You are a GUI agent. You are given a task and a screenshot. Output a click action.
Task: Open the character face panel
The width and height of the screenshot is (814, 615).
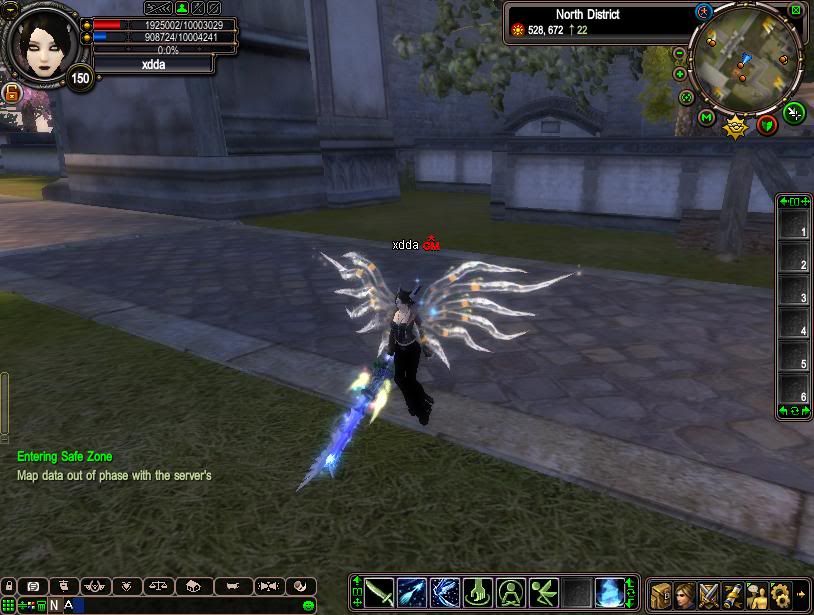tap(685, 593)
